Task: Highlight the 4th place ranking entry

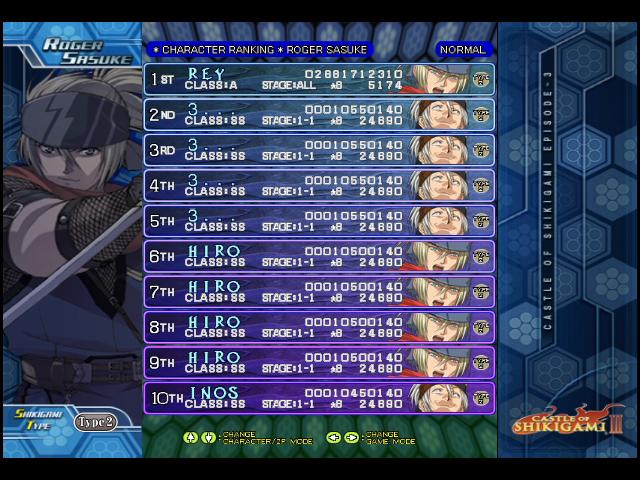Action: coord(319,185)
